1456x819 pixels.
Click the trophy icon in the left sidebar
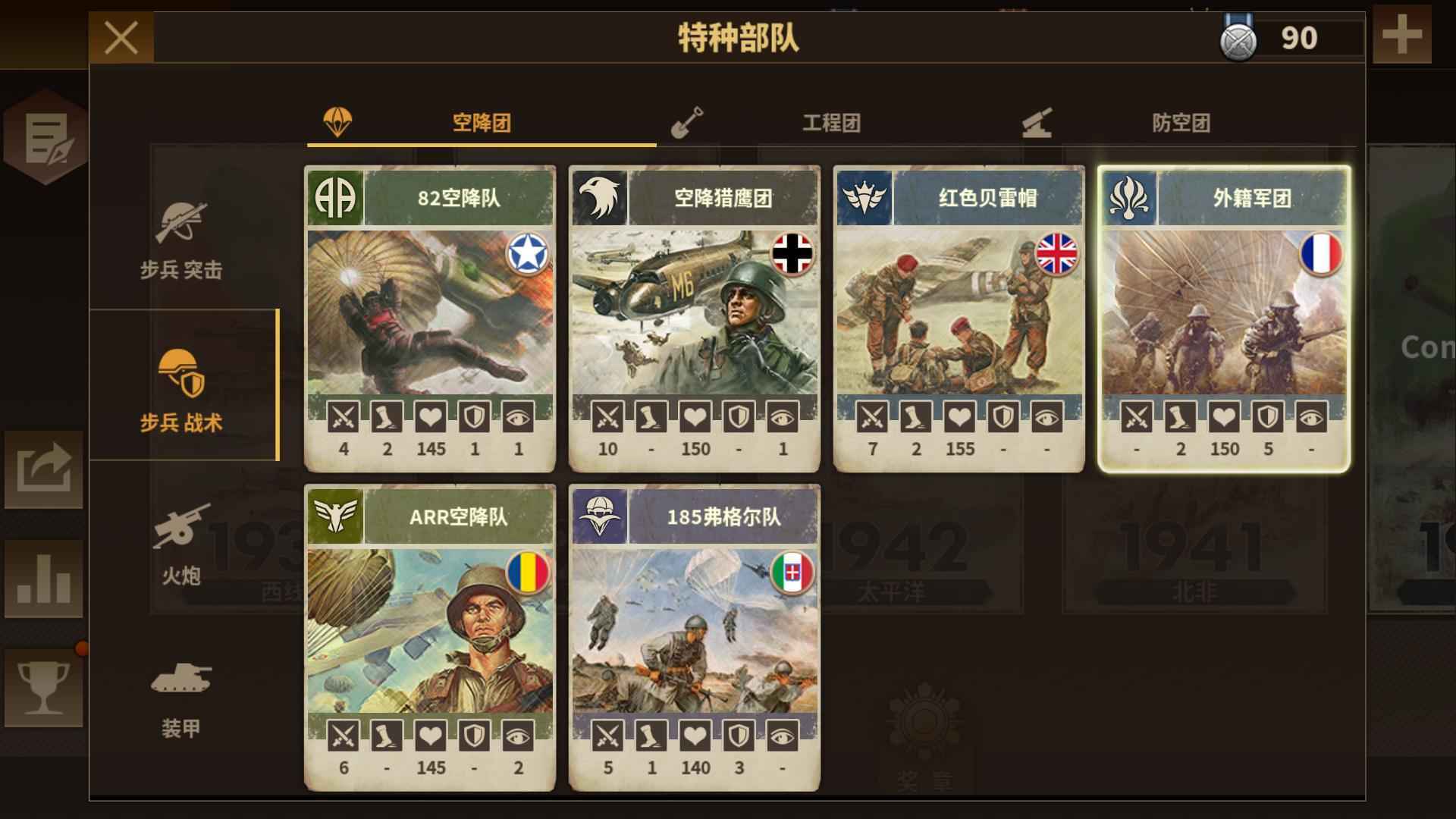click(42, 686)
